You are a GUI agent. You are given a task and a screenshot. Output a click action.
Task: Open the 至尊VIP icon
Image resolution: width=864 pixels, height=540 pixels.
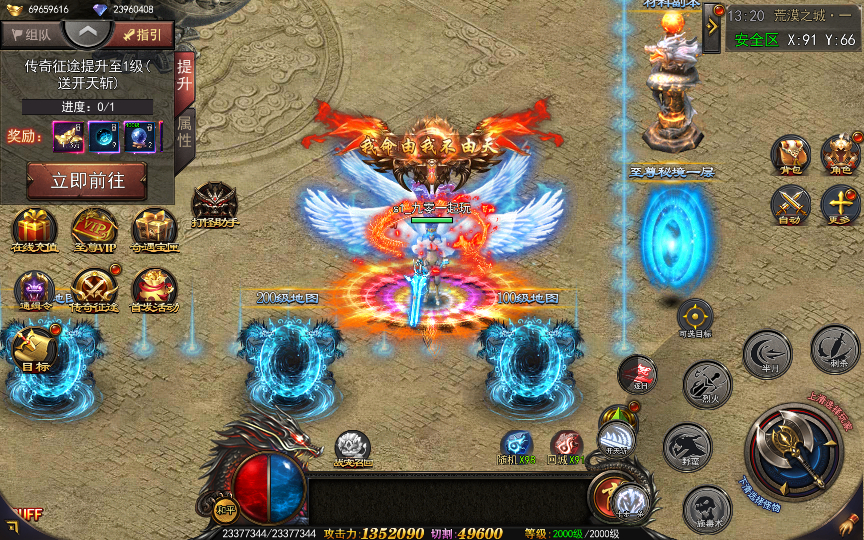(94, 230)
